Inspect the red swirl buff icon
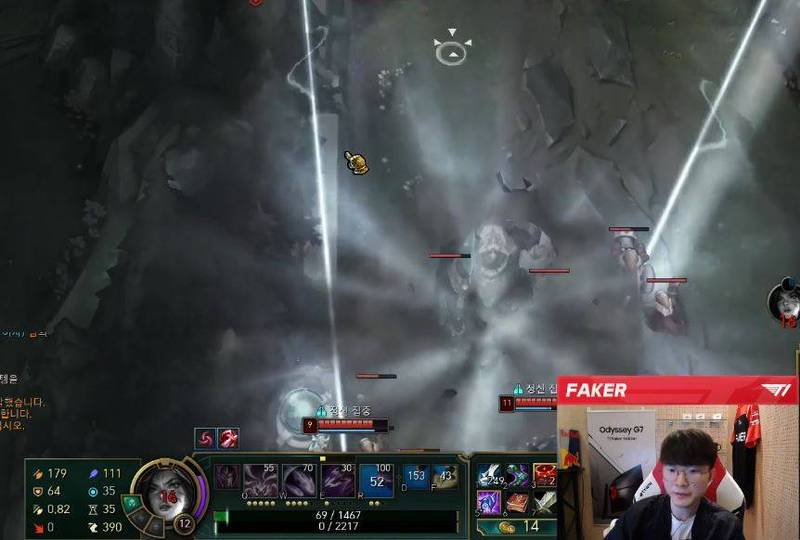The width and height of the screenshot is (800, 540). [204, 438]
